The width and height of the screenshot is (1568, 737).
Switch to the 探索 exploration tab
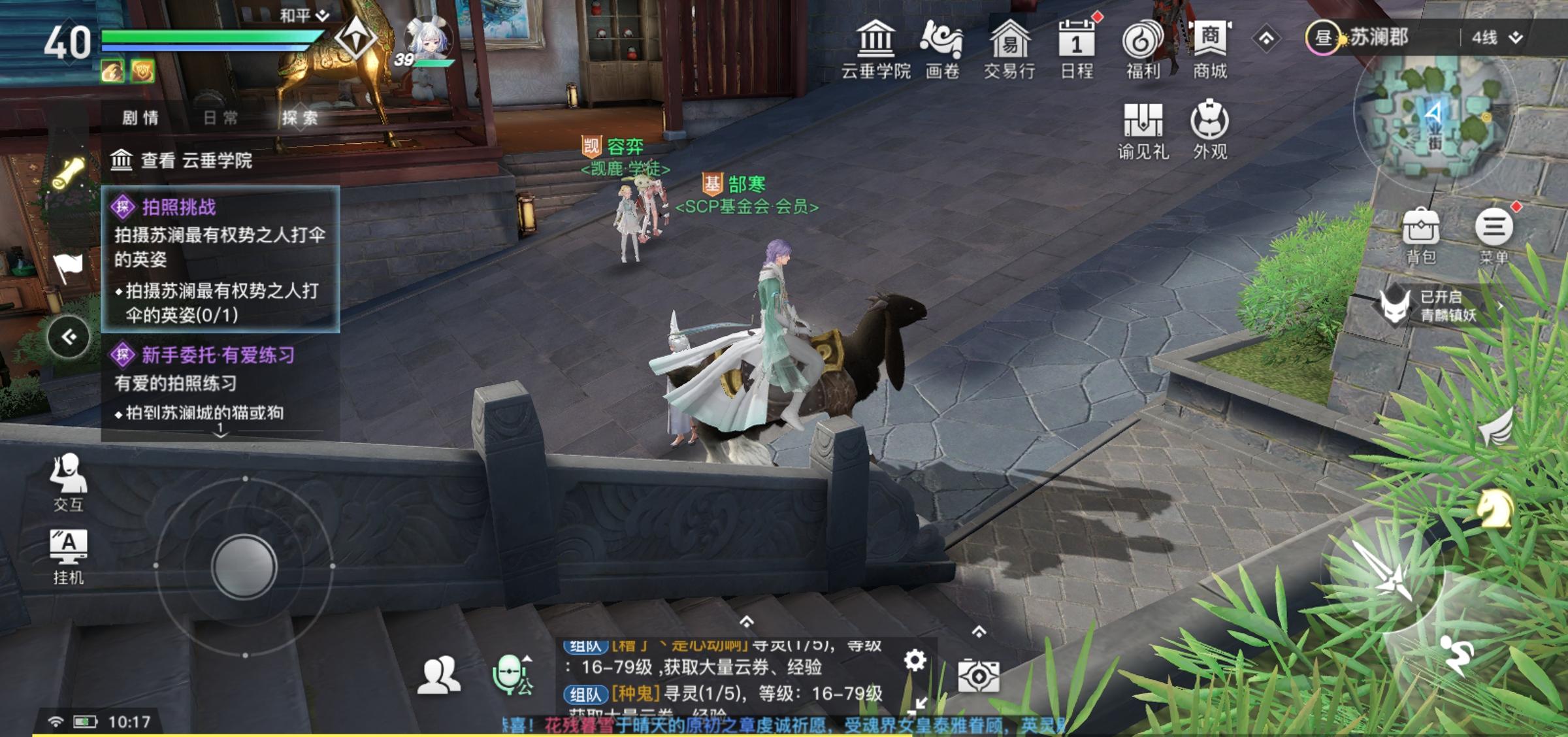pyautogui.click(x=301, y=118)
